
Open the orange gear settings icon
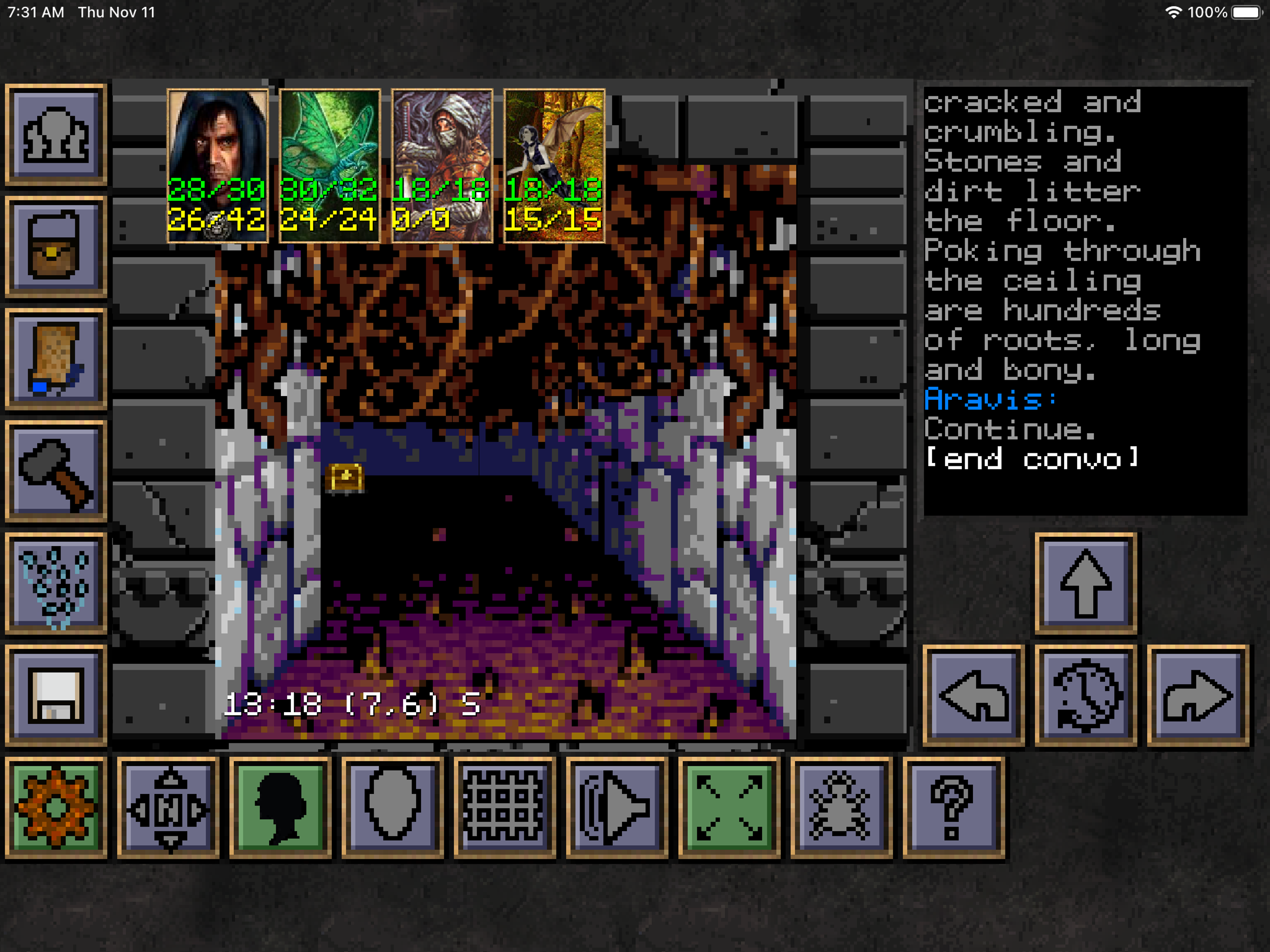coord(56,807)
